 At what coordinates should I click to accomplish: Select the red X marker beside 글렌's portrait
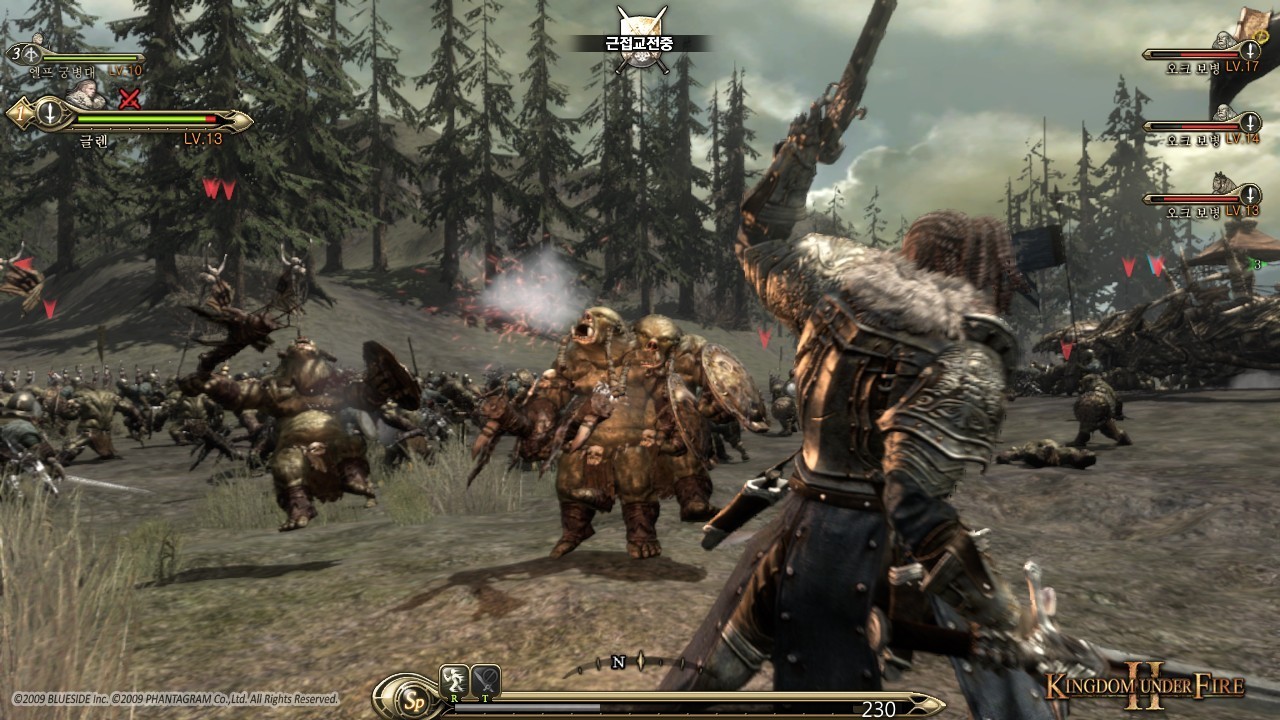click(x=128, y=97)
